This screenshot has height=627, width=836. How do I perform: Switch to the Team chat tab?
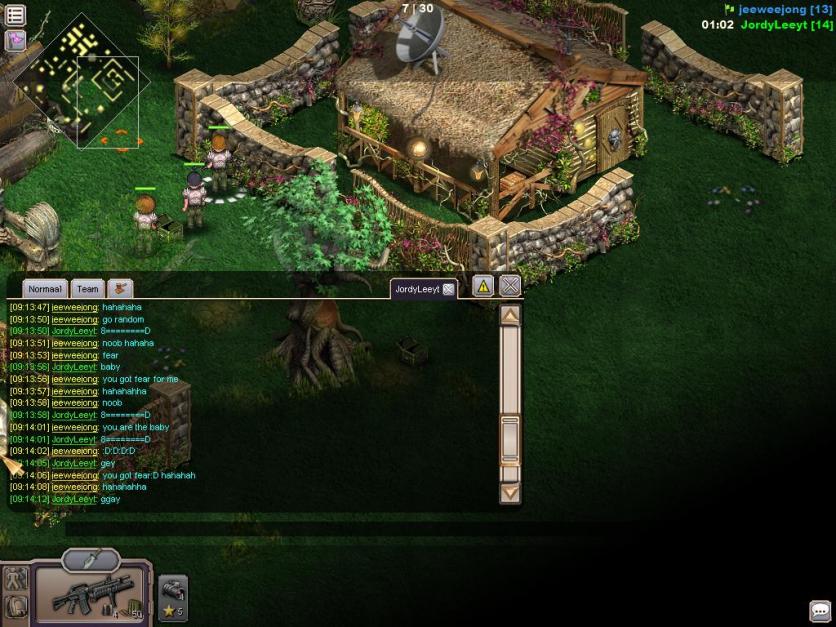(88, 288)
